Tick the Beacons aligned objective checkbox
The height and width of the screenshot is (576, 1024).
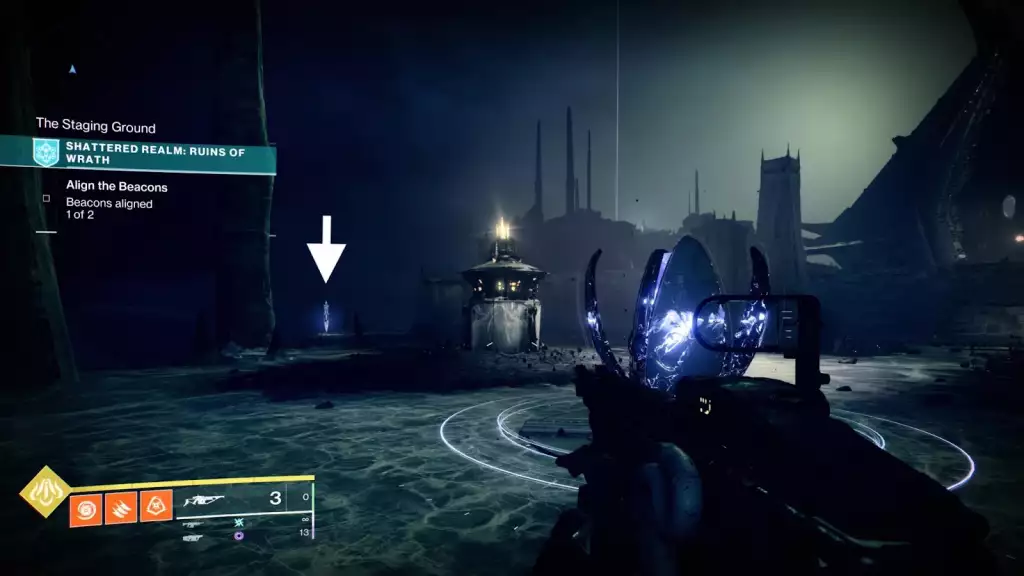[46, 198]
